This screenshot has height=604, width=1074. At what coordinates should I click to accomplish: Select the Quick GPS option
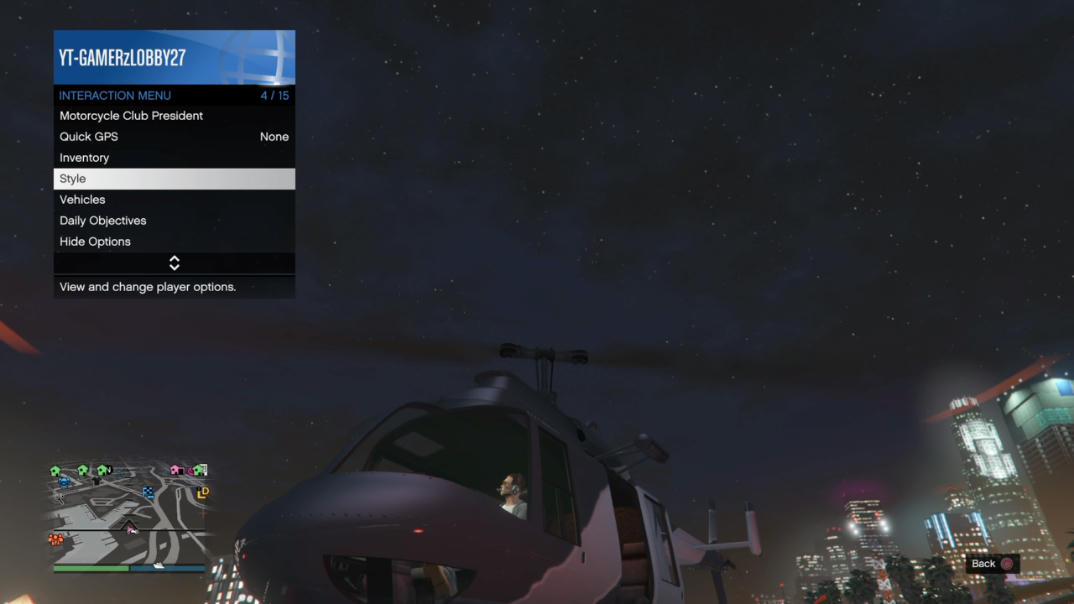[x=173, y=137]
